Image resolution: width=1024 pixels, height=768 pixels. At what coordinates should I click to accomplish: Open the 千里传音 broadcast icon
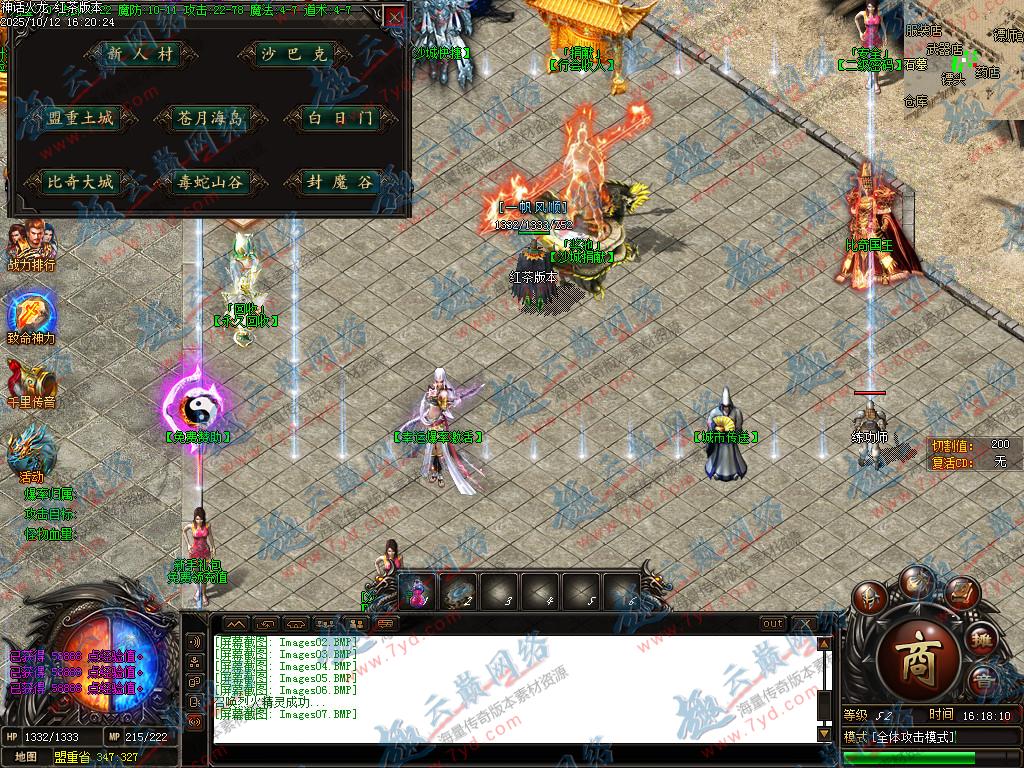pos(30,382)
